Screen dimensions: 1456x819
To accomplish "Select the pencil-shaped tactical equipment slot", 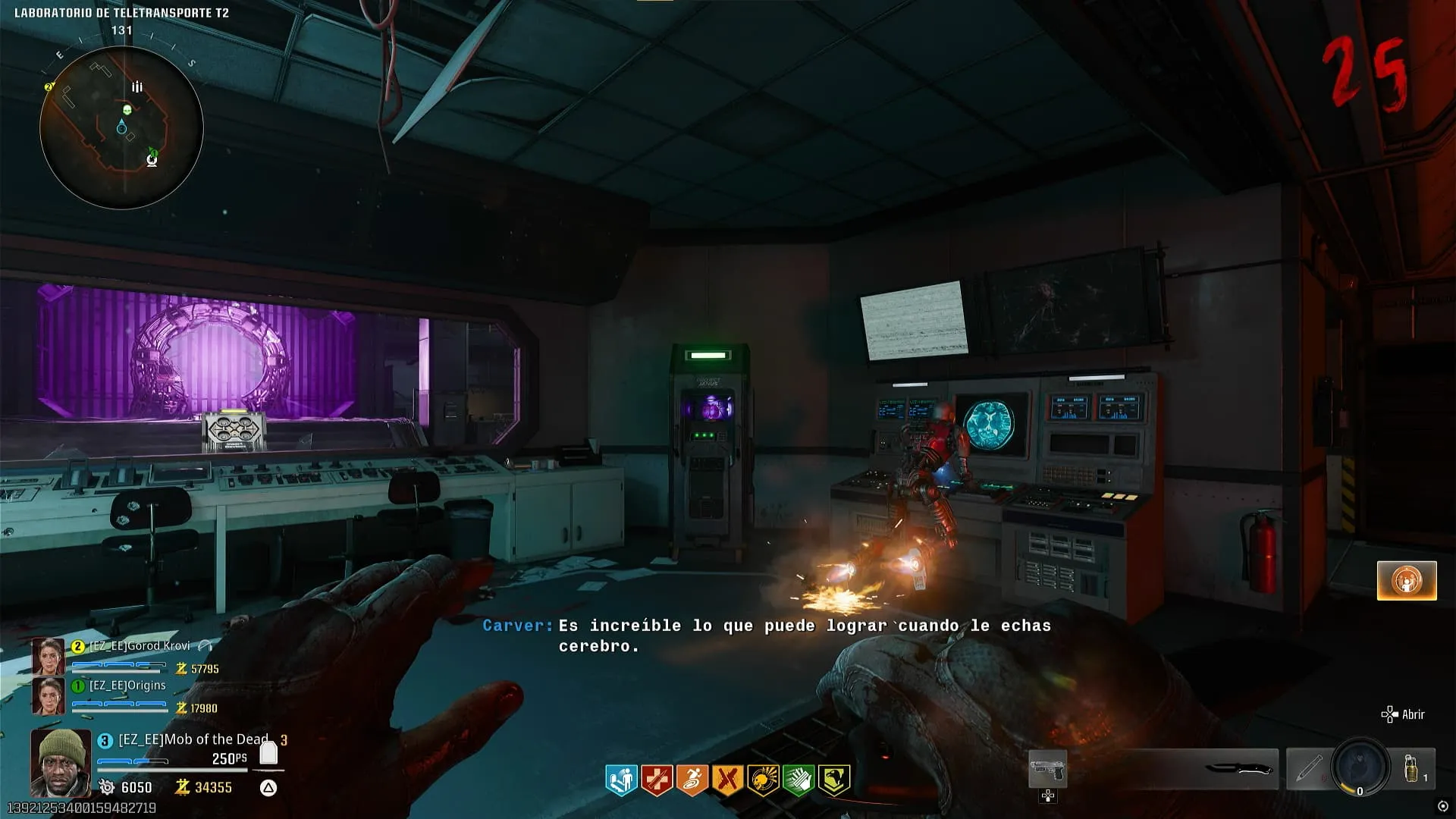I will [1309, 768].
